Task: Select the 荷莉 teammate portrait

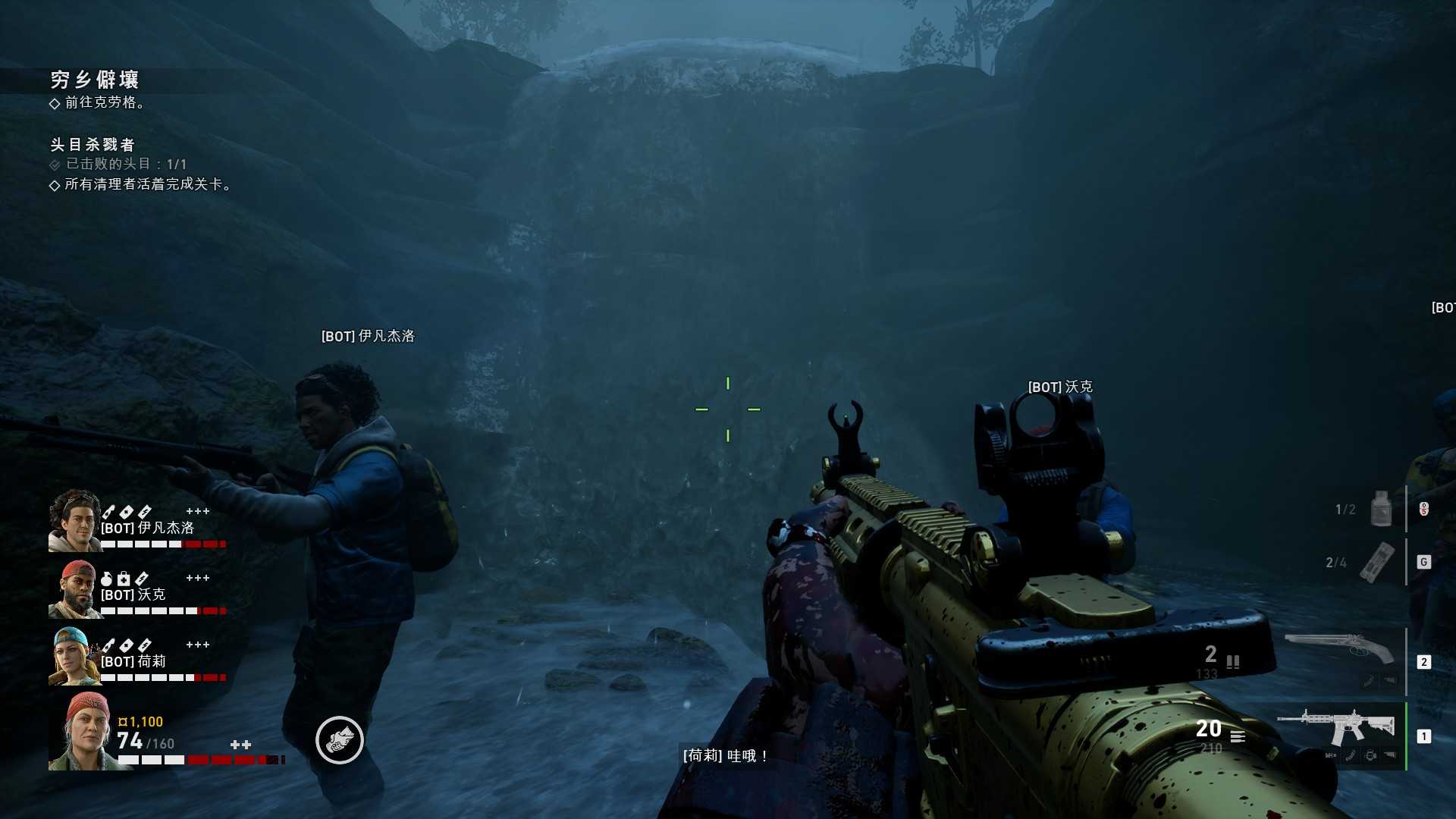Action: tap(74, 657)
